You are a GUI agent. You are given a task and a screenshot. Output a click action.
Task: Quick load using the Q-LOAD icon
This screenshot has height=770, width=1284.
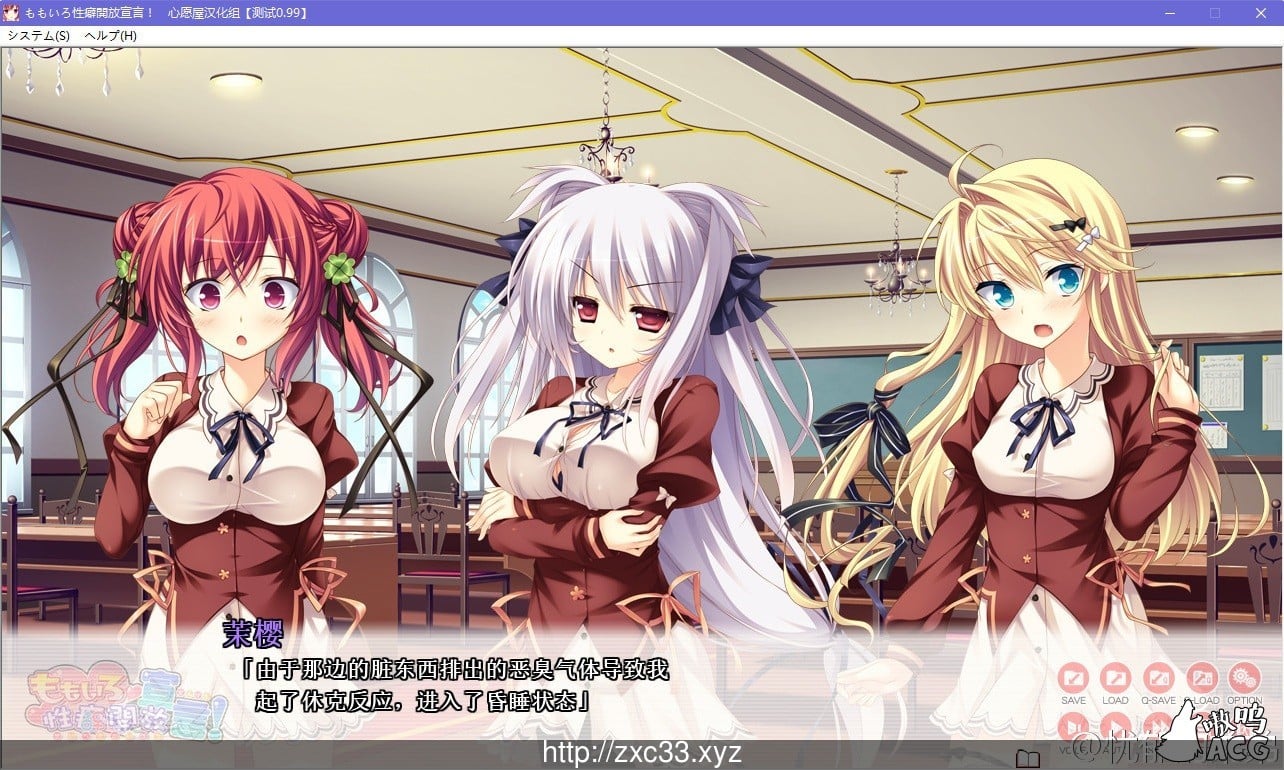pos(1201,677)
